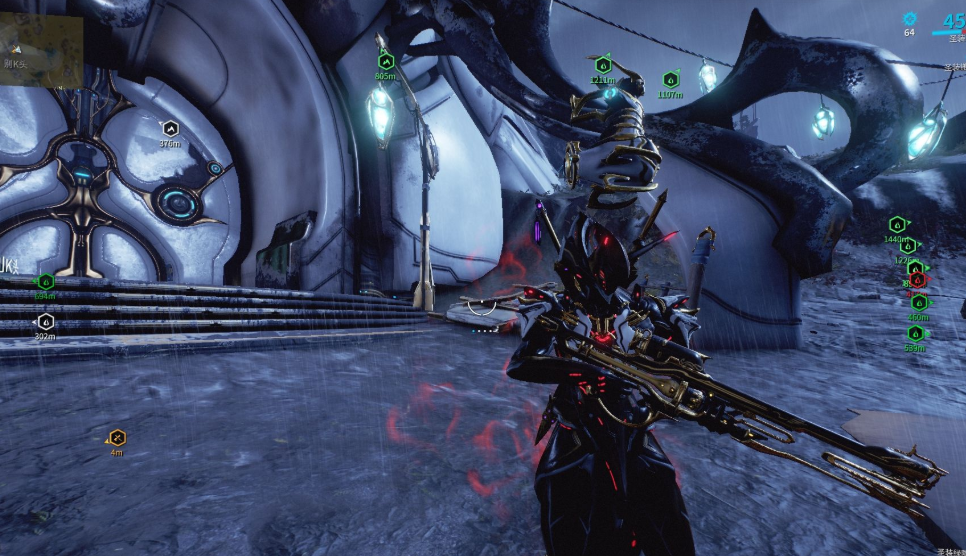Select the white waypoint marker at 376m

(170, 128)
